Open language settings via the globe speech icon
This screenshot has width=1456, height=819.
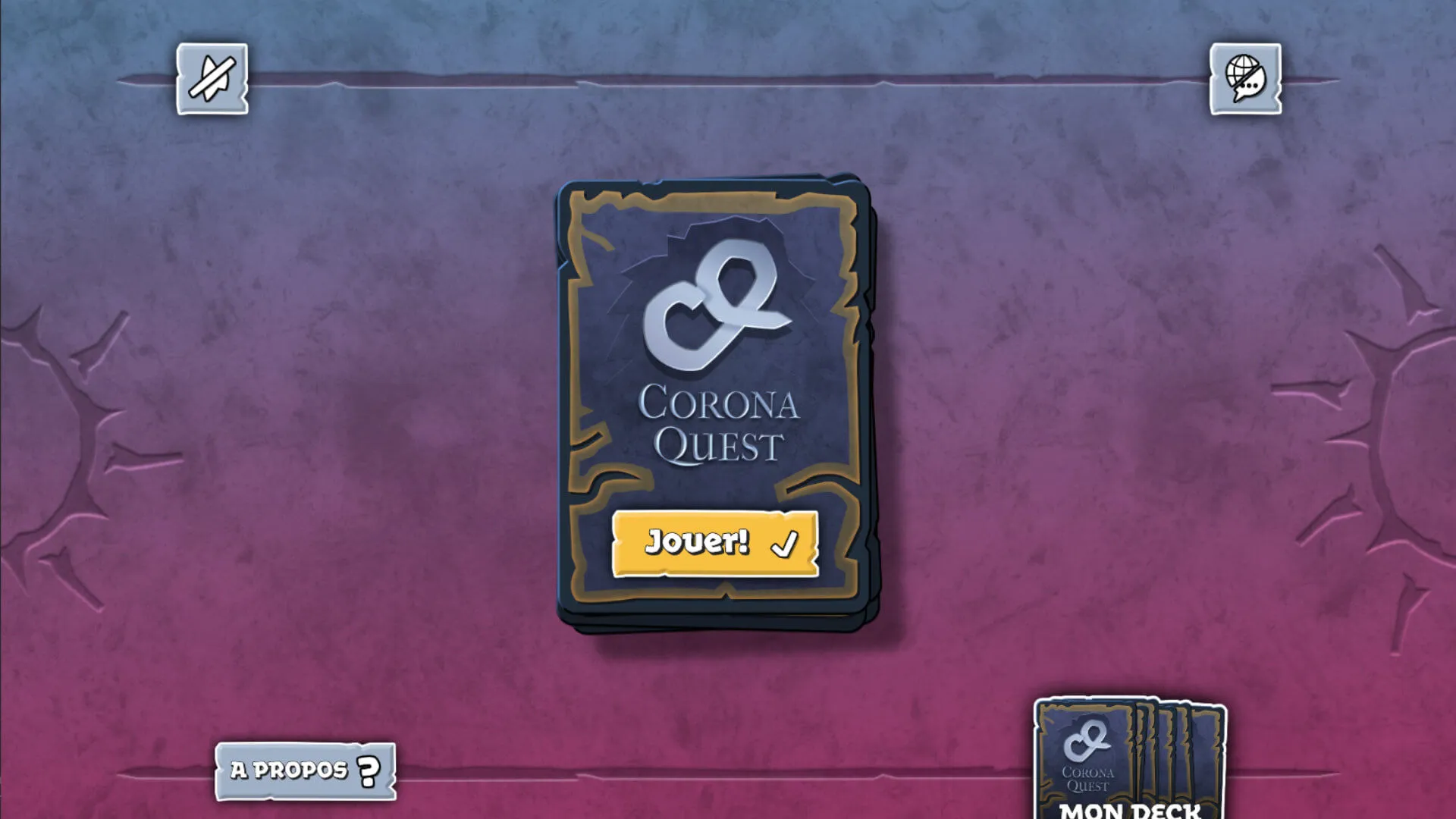[1243, 80]
